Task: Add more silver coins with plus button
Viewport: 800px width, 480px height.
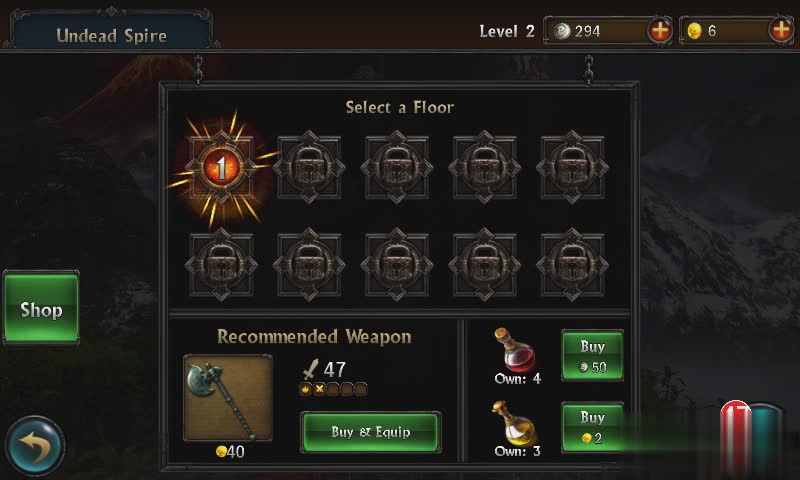Action: pos(660,30)
